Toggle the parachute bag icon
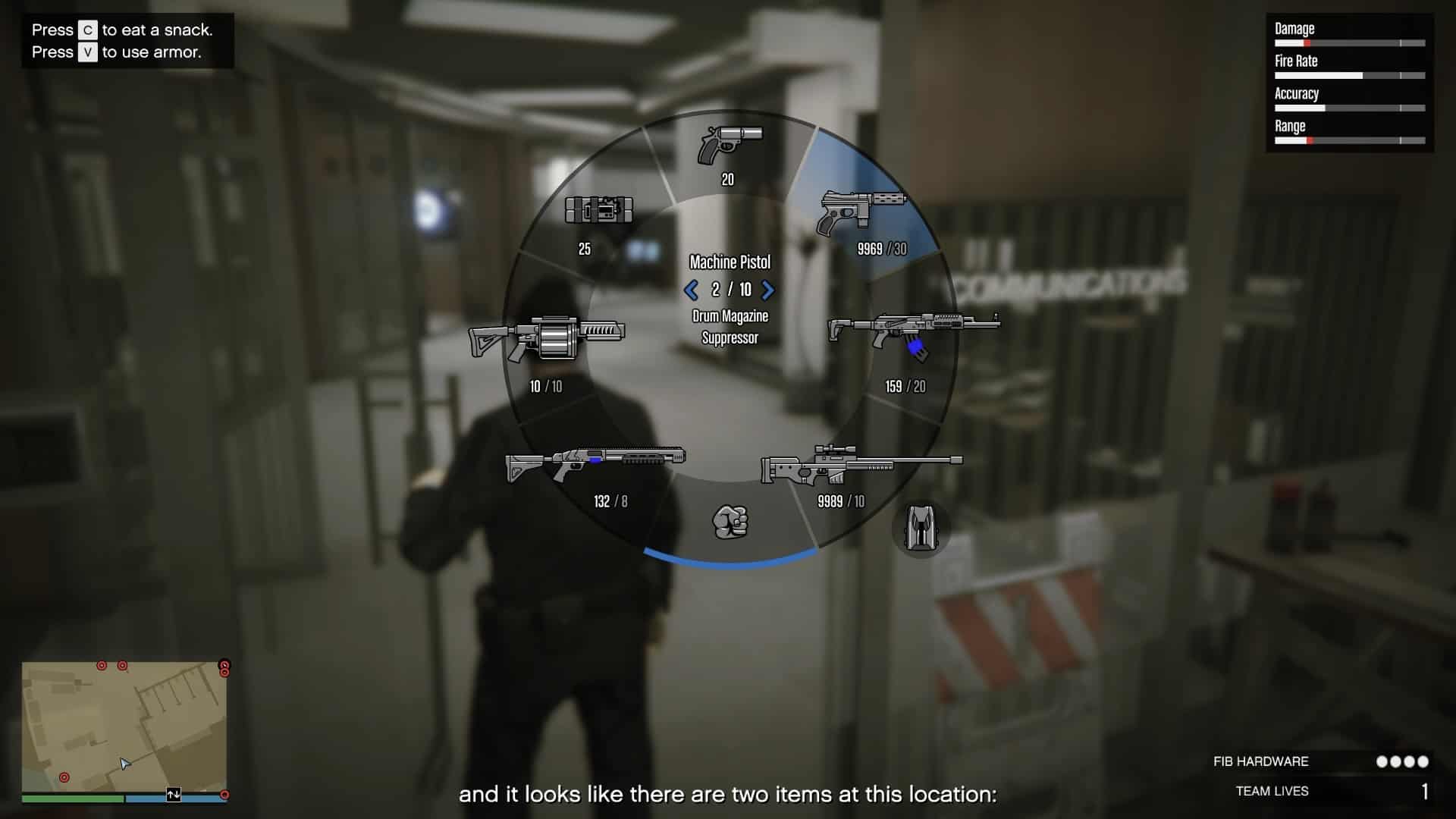The image size is (1456, 819). tap(921, 529)
